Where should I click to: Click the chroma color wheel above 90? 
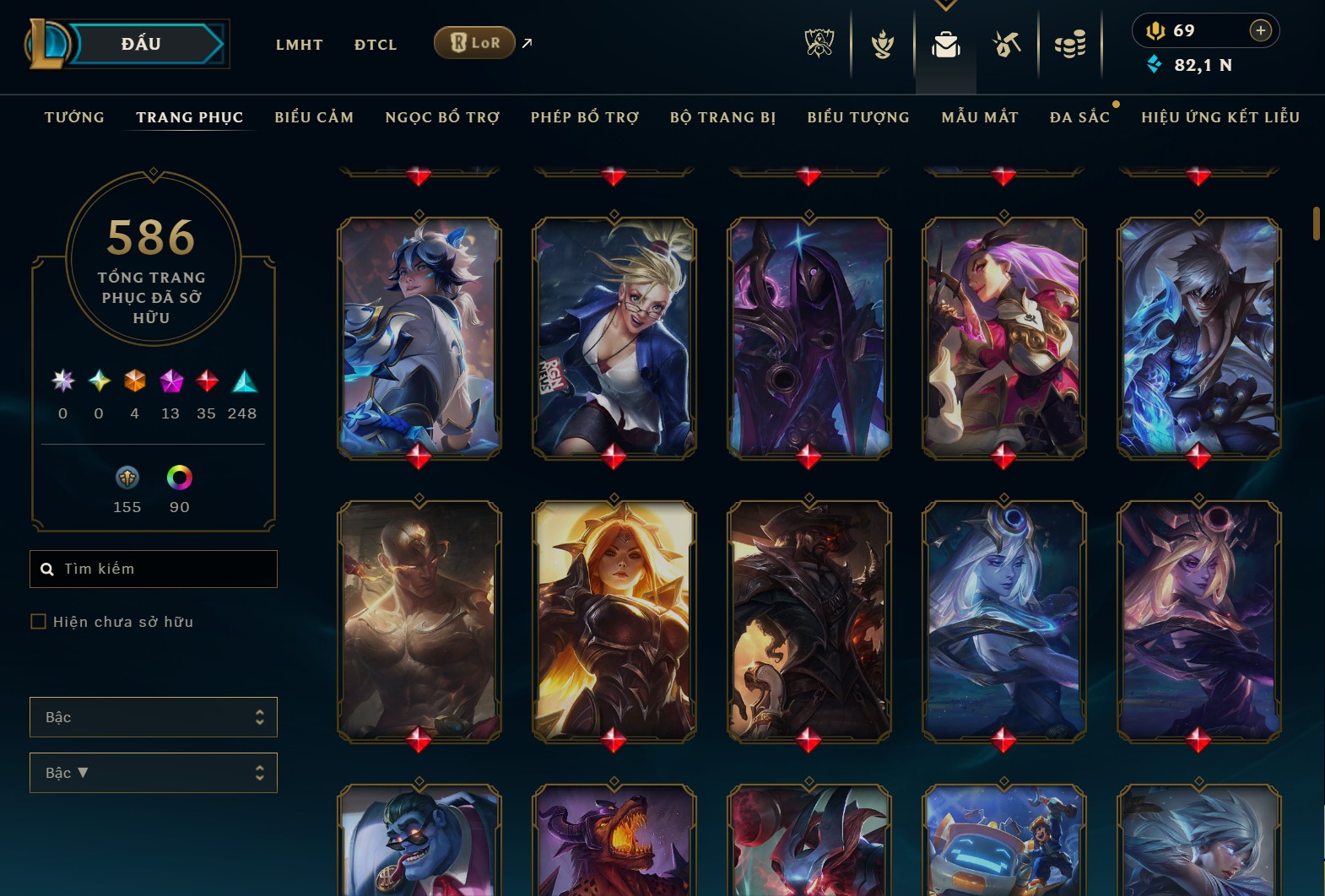click(x=180, y=478)
